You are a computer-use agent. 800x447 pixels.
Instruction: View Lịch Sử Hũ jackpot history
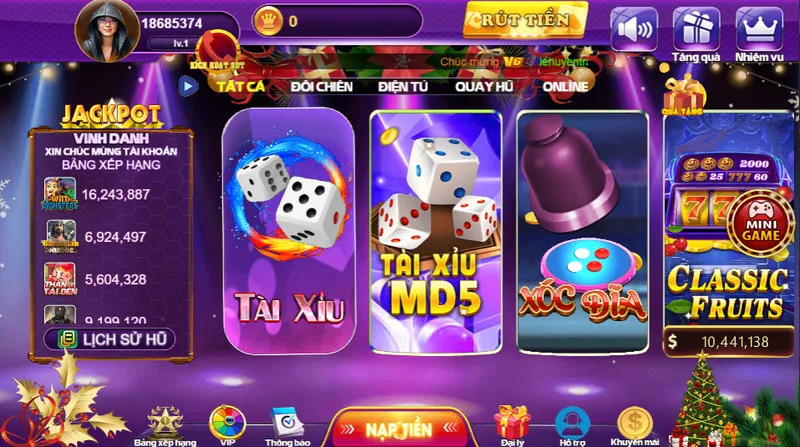[109, 339]
